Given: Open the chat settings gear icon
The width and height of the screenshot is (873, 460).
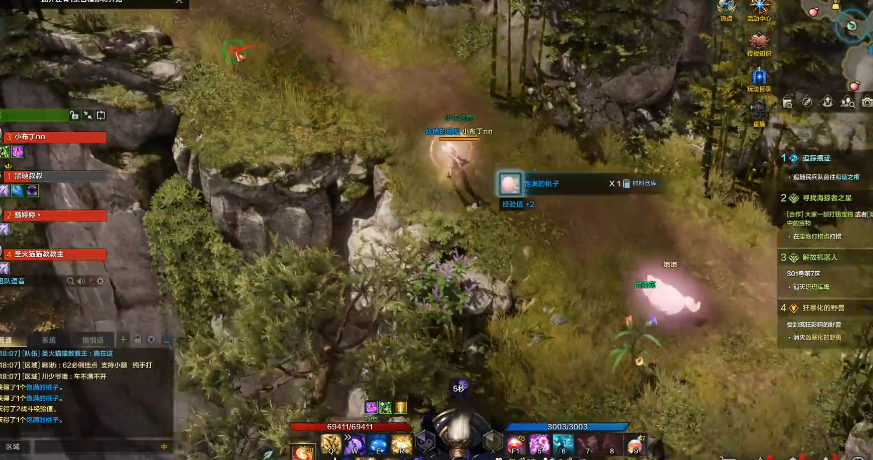Looking at the screenshot, I should click(x=152, y=340).
